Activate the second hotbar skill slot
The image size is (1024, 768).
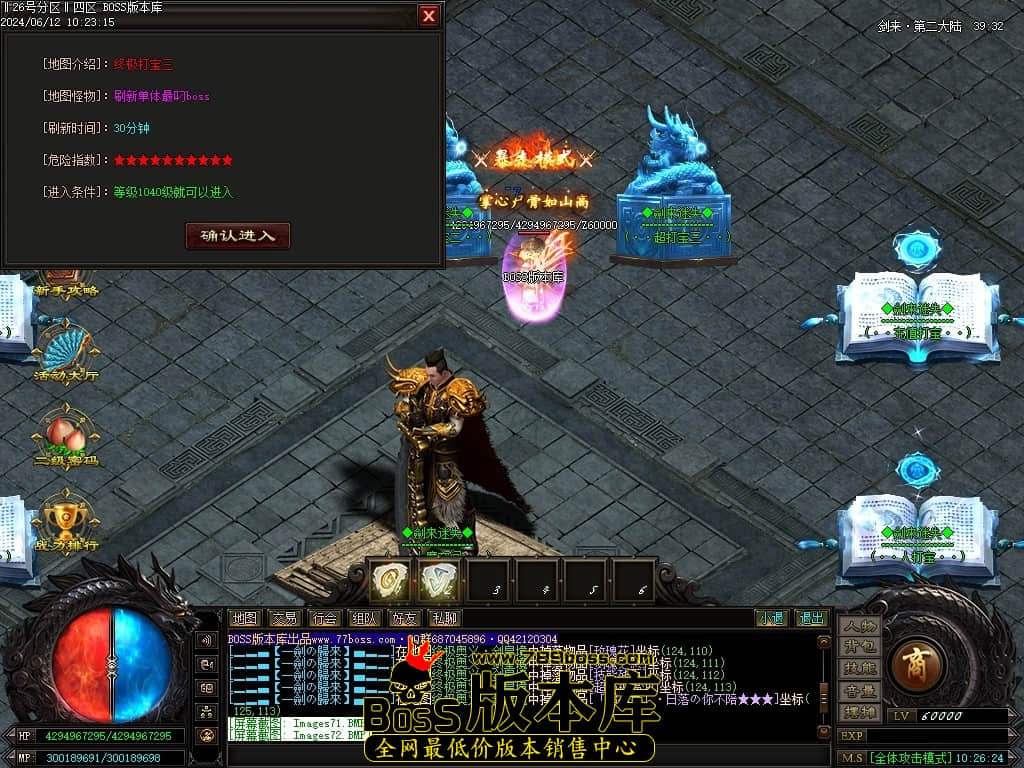tap(438, 581)
